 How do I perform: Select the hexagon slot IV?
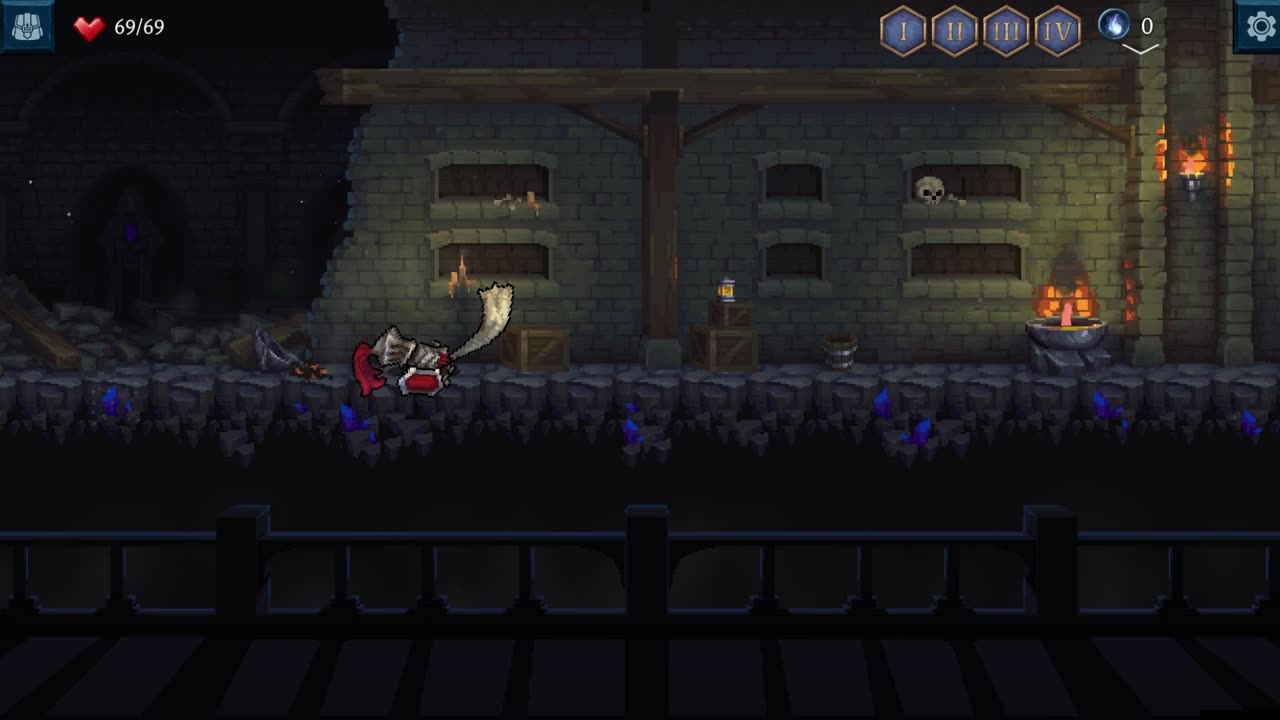pos(1057,32)
